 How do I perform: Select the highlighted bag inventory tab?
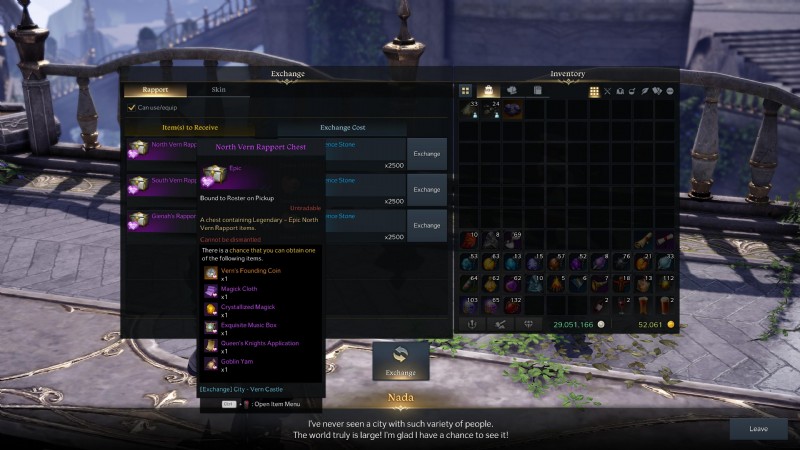click(x=489, y=91)
